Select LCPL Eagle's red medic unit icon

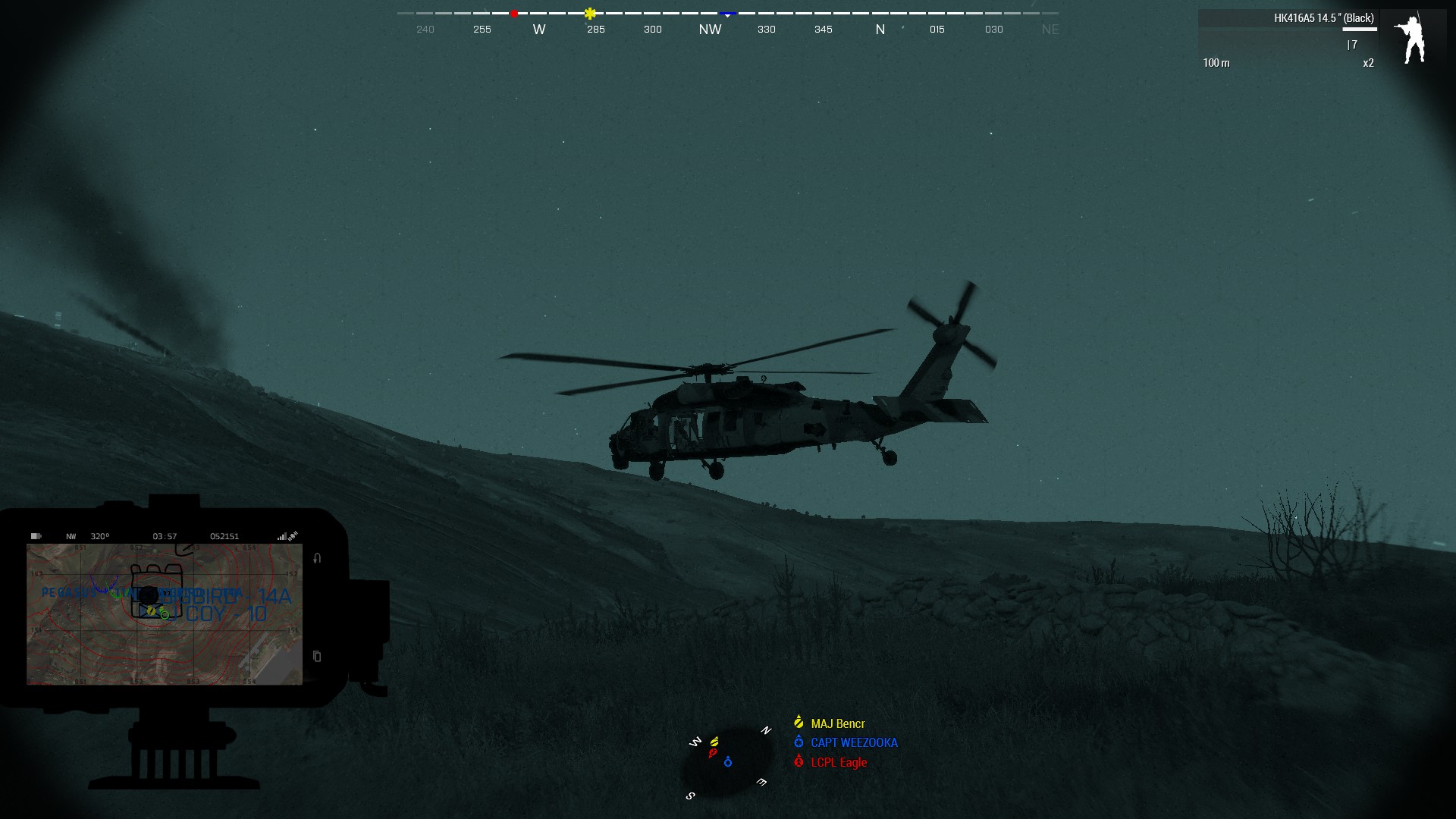point(799,761)
